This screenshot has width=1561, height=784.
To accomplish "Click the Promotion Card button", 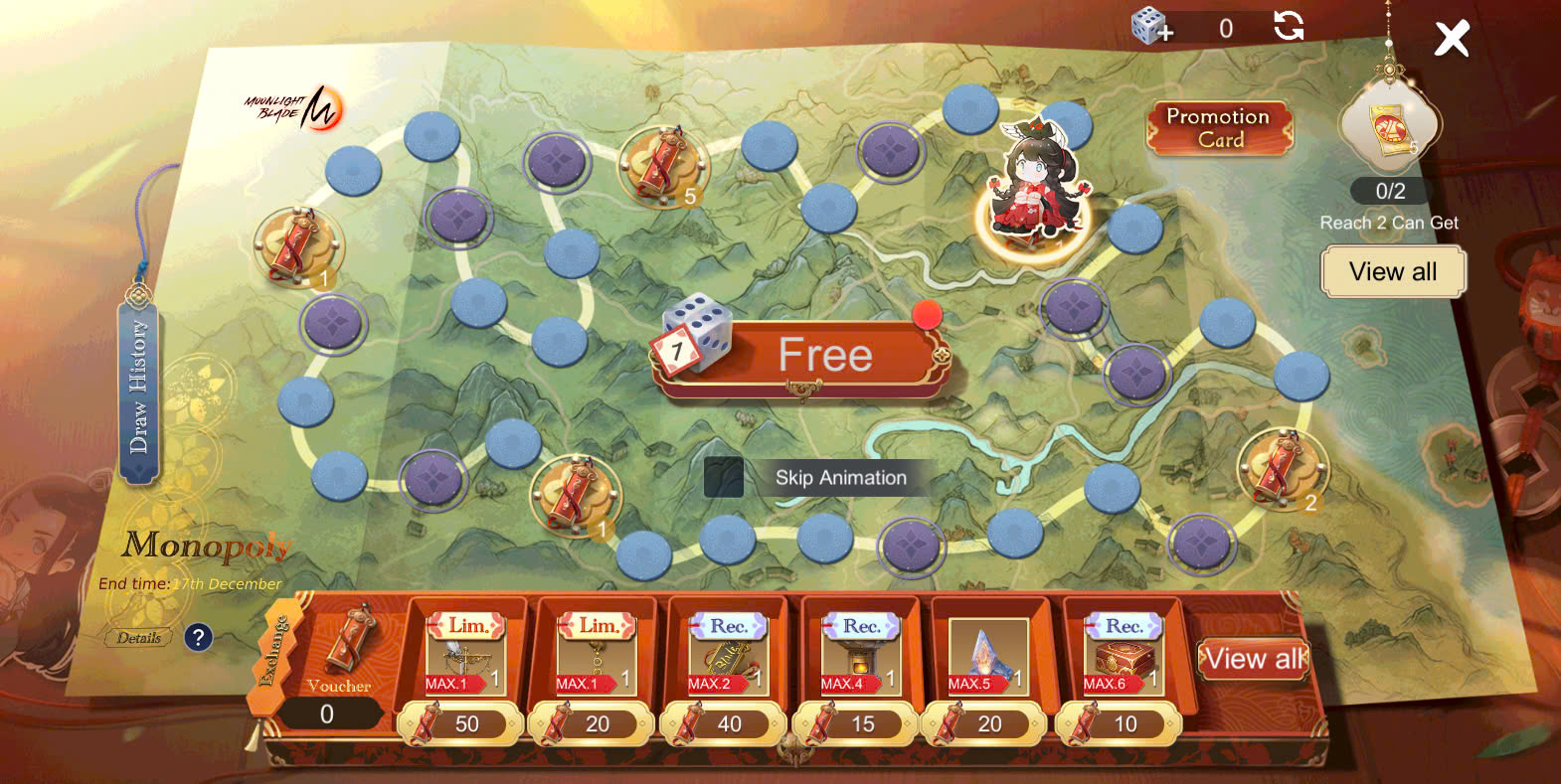I will click(1219, 128).
